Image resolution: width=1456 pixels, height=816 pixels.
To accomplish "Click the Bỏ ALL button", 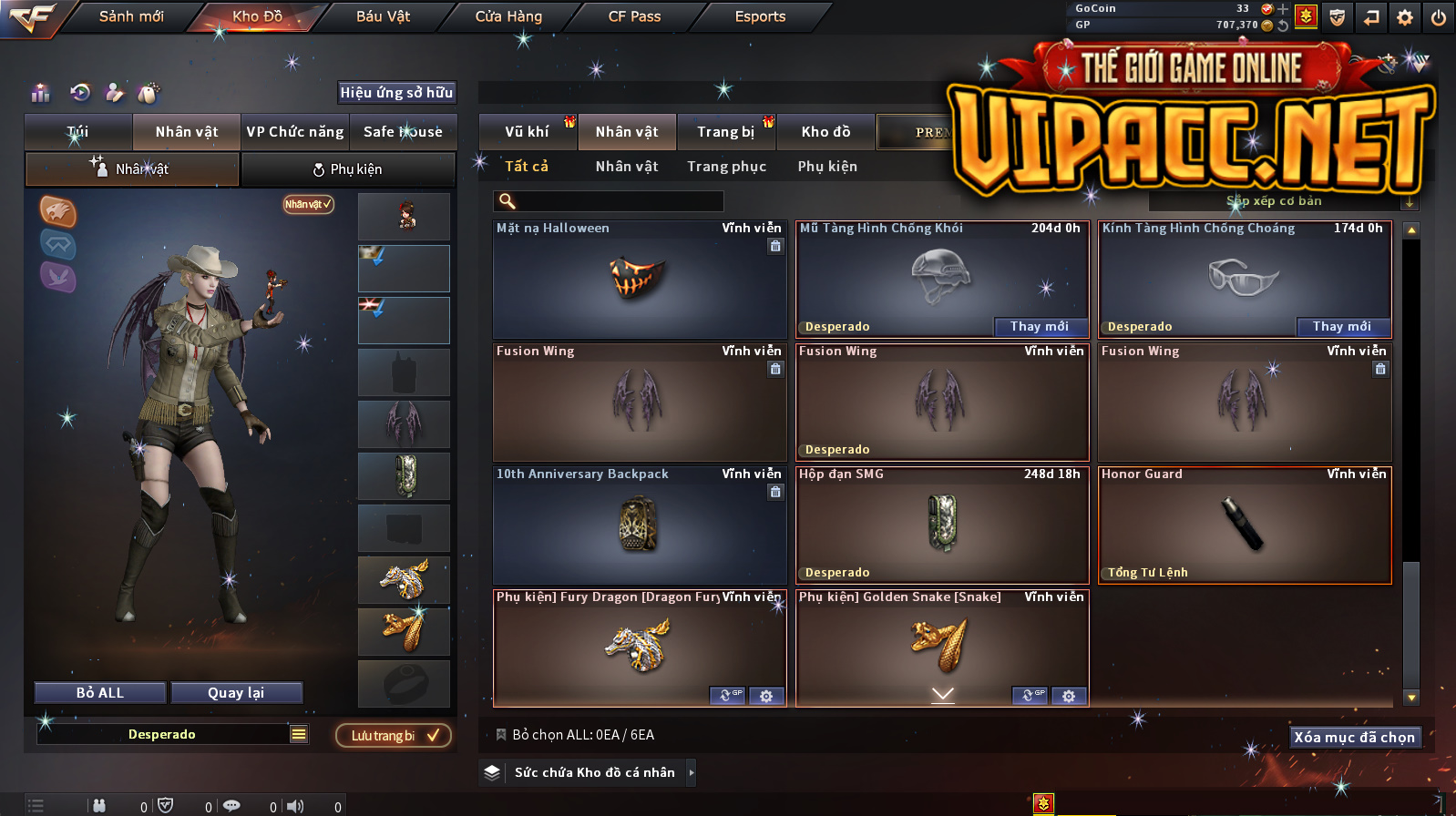I will coord(100,693).
